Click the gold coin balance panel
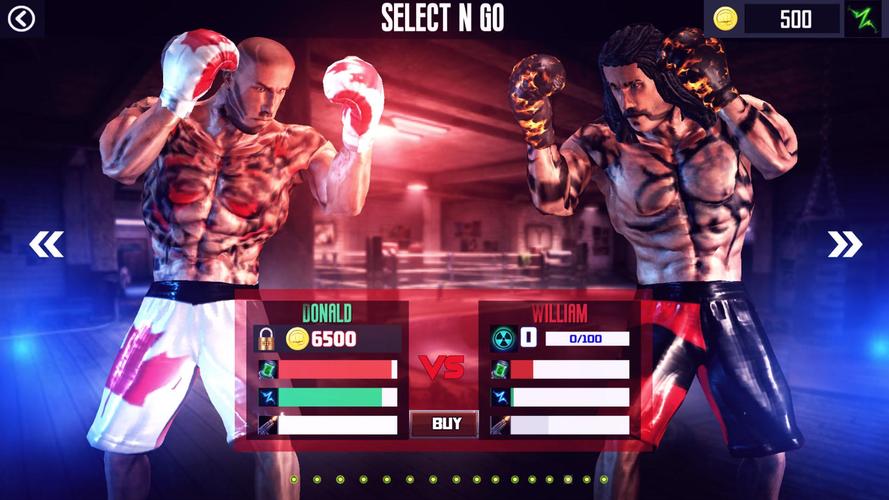The width and height of the screenshot is (889, 500). point(773,19)
